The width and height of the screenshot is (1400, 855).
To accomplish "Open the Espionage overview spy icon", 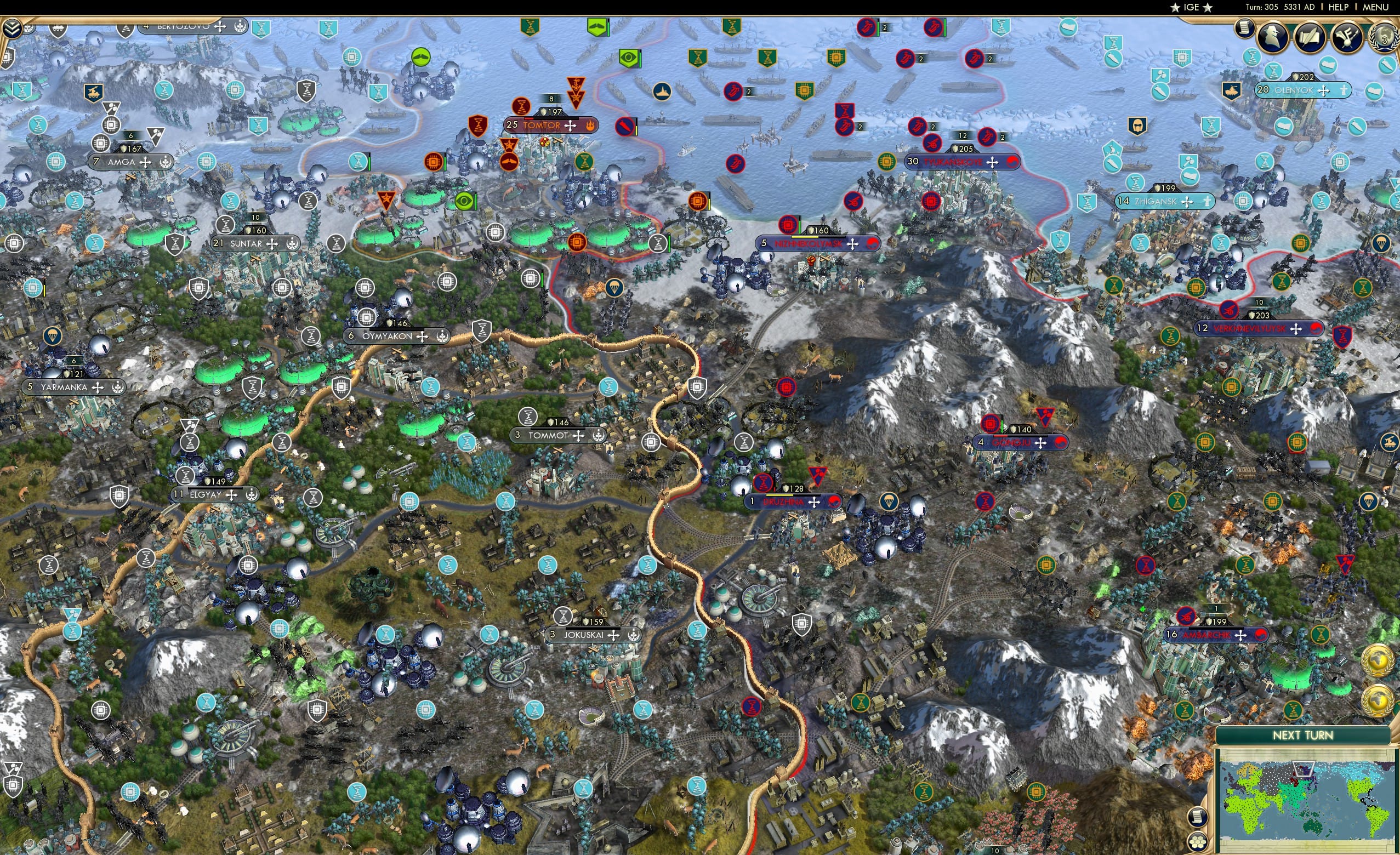I will tap(1272, 38).
